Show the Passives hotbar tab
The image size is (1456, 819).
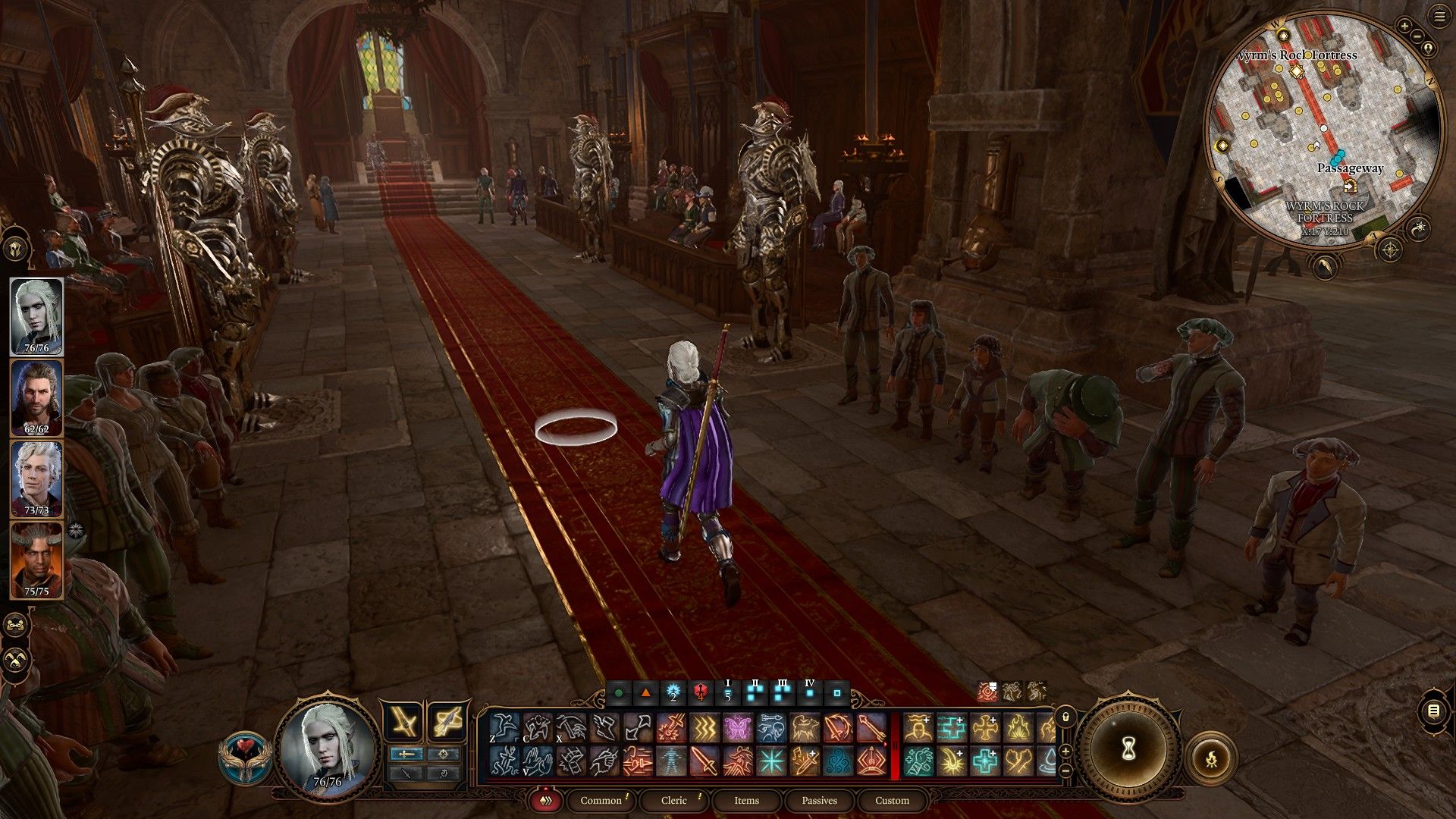tap(819, 800)
